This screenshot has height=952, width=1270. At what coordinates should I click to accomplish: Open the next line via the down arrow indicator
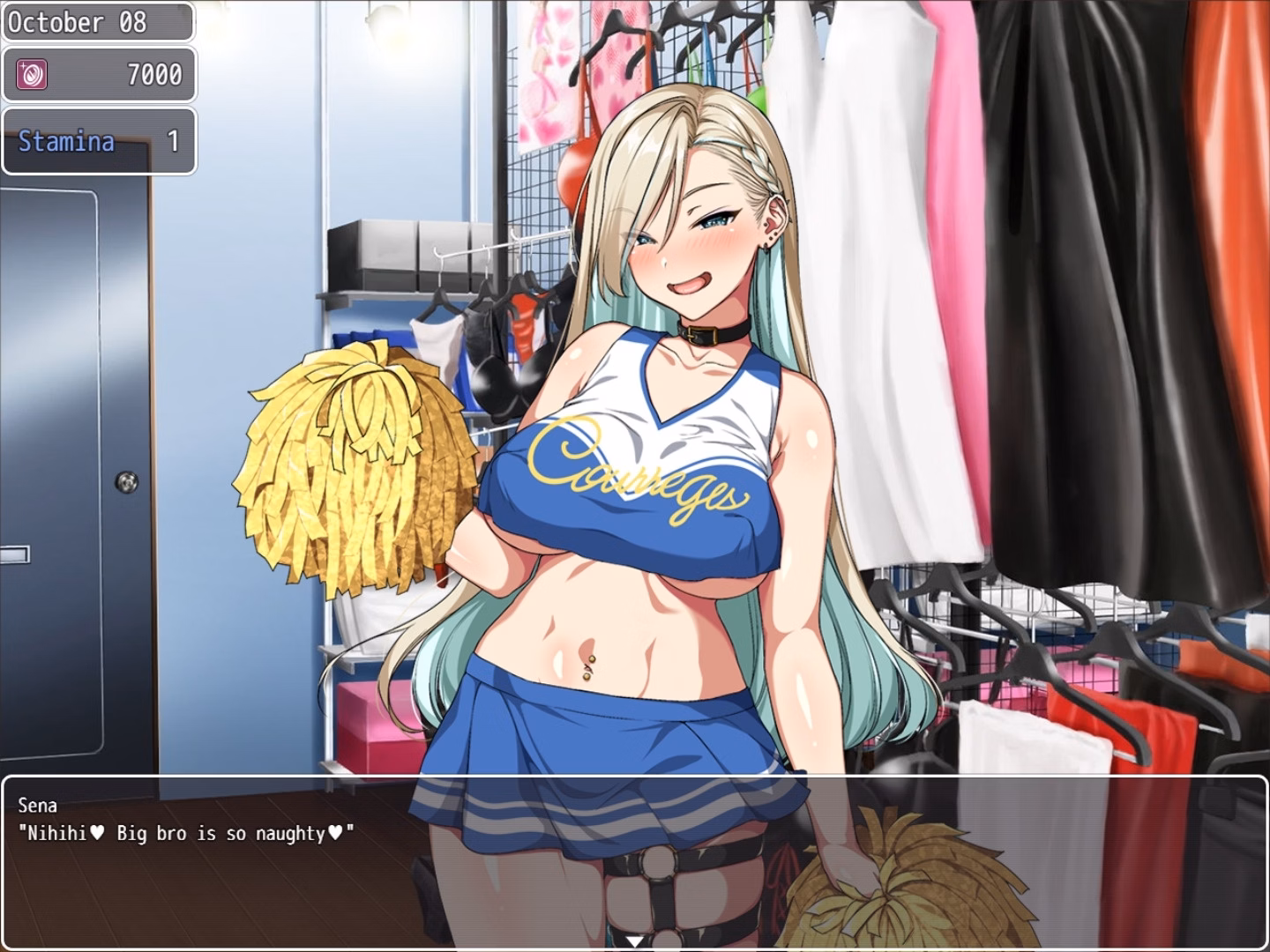coord(634,940)
